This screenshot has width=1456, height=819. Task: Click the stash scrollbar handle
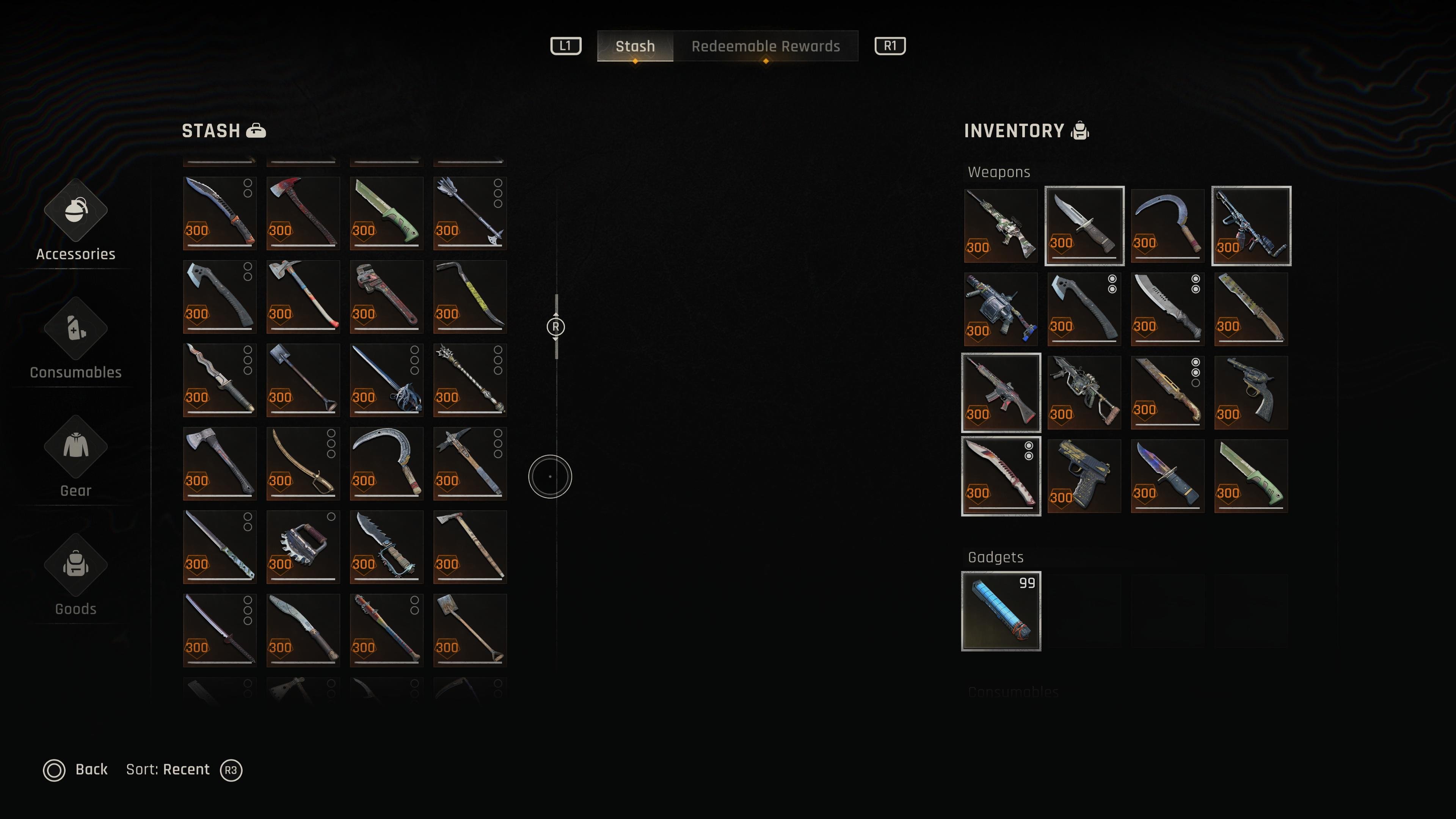click(x=555, y=327)
